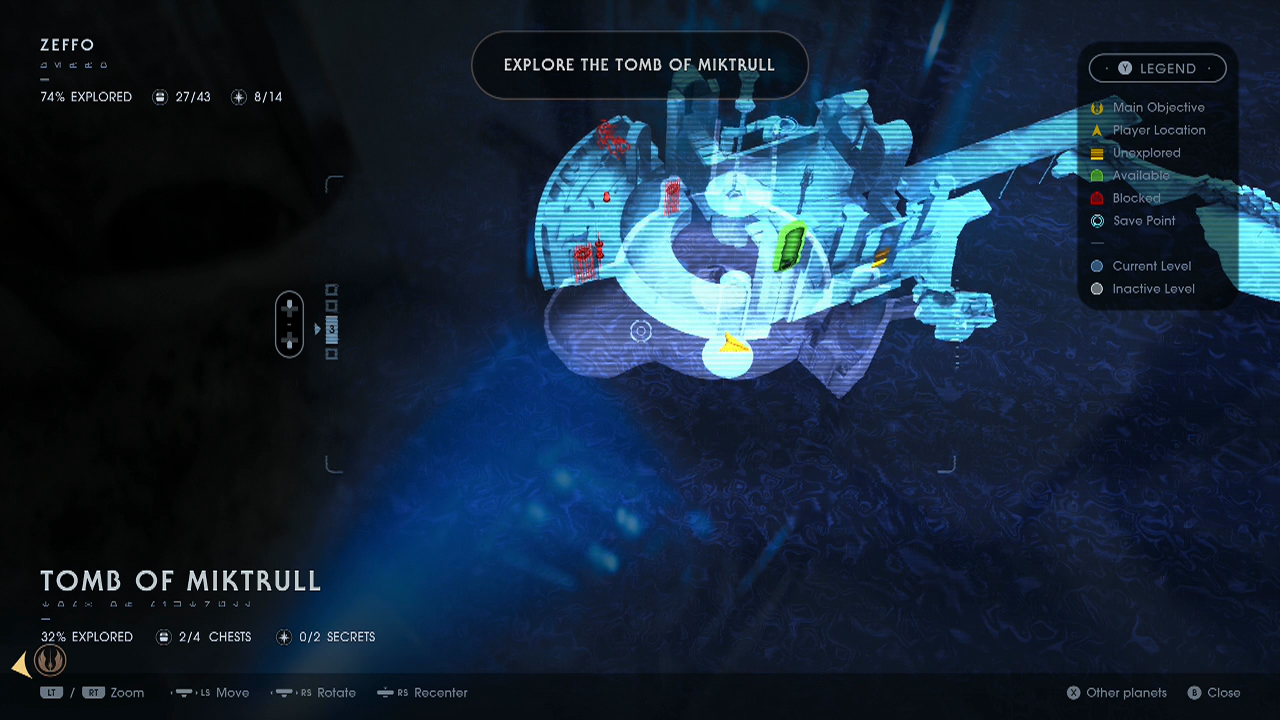Toggle the Current Level visibility indicator
The image size is (1280, 720).
point(1097,266)
